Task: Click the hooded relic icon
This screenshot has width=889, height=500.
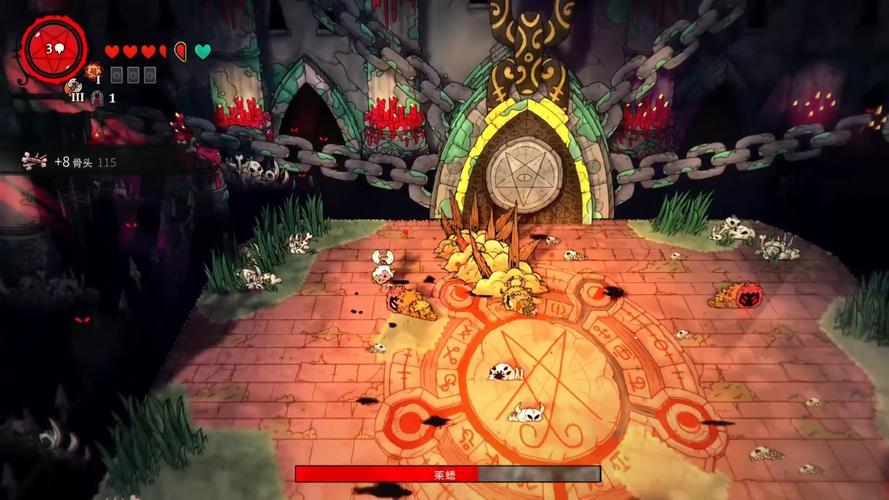Action: [x=98, y=97]
